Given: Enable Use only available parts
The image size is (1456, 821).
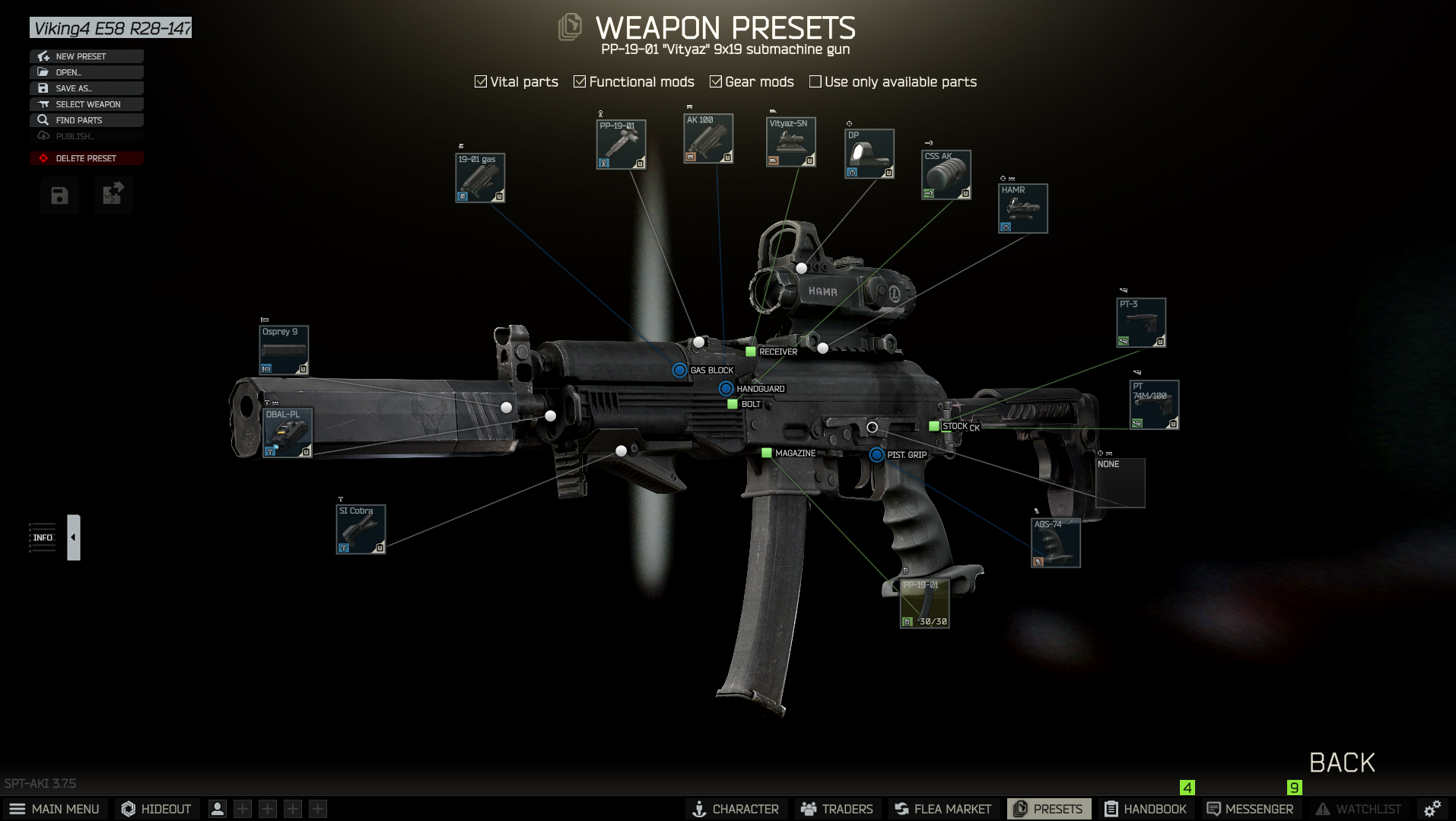Looking at the screenshot, I should (x=815, y=81).
